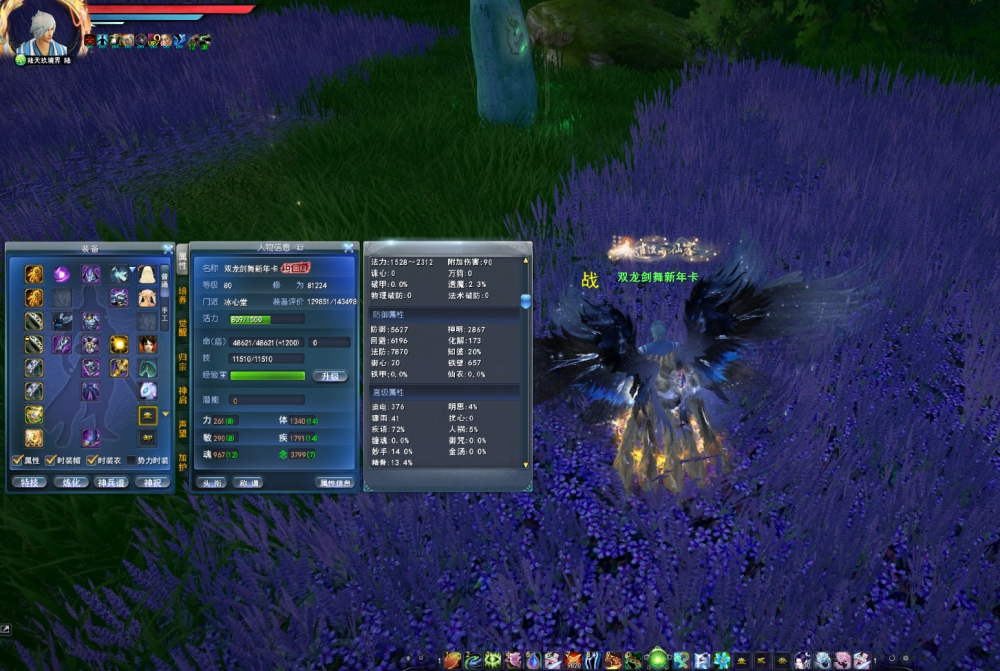Uncheck the 时装衣 checkbox

coord(91,460)
